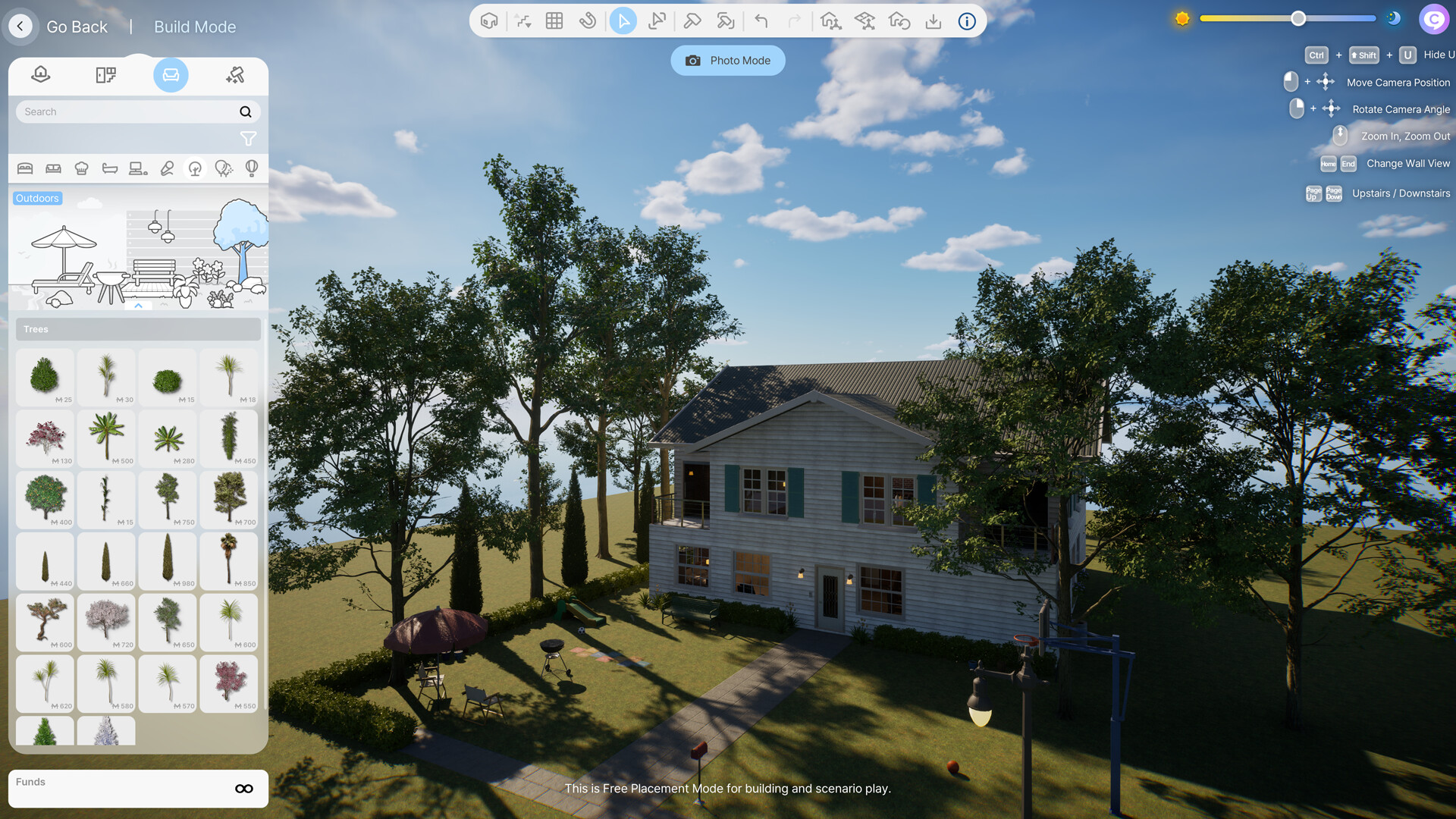This screenshot has width=1456, height=819.
Task: Open the search filter options
Action: click(x=248, y=138)
